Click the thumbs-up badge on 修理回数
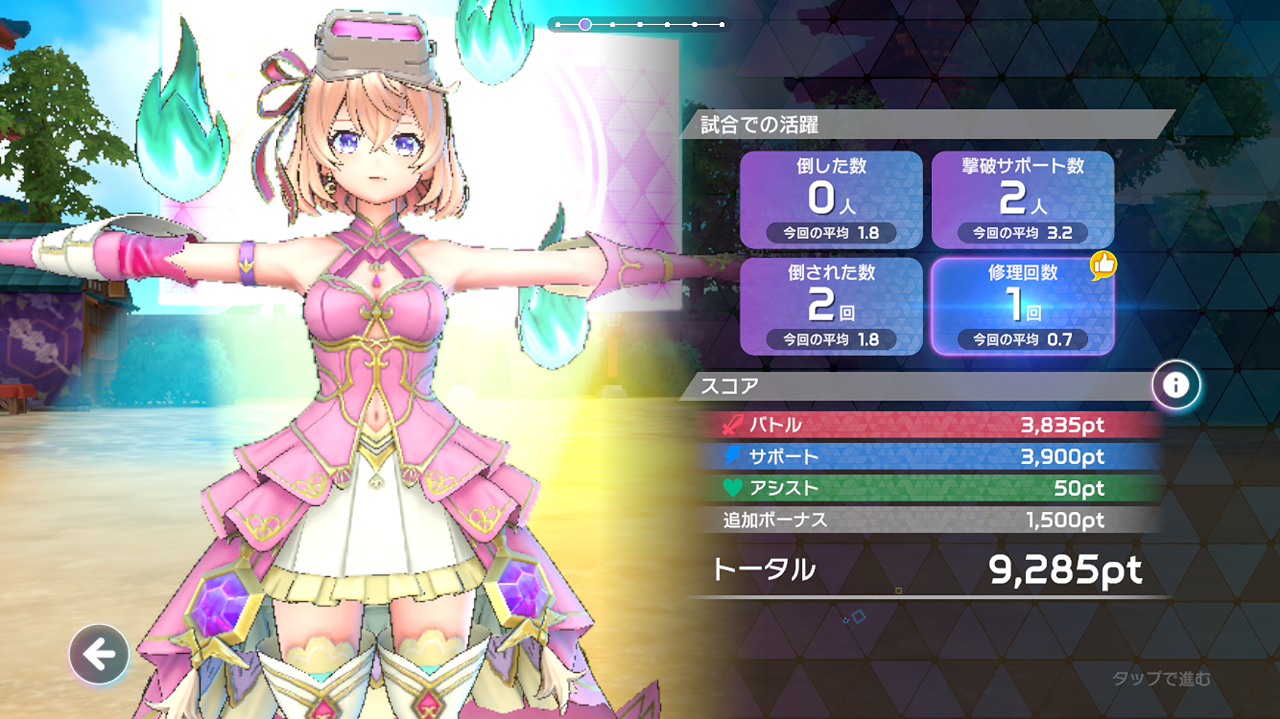The height and width of the screenshot is (719, 1280). click(x=1102, y=266)
